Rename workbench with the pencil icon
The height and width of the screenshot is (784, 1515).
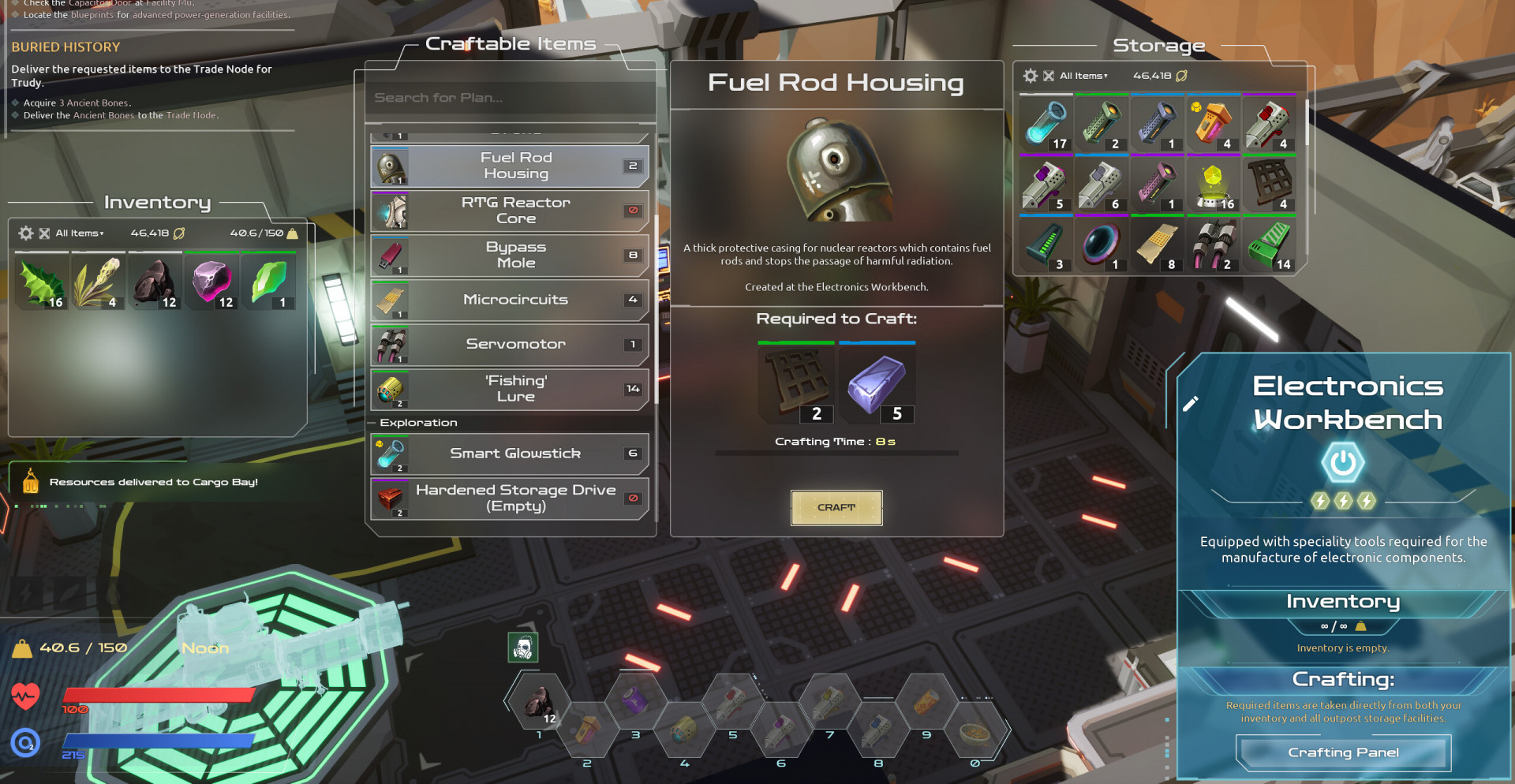1191,404
